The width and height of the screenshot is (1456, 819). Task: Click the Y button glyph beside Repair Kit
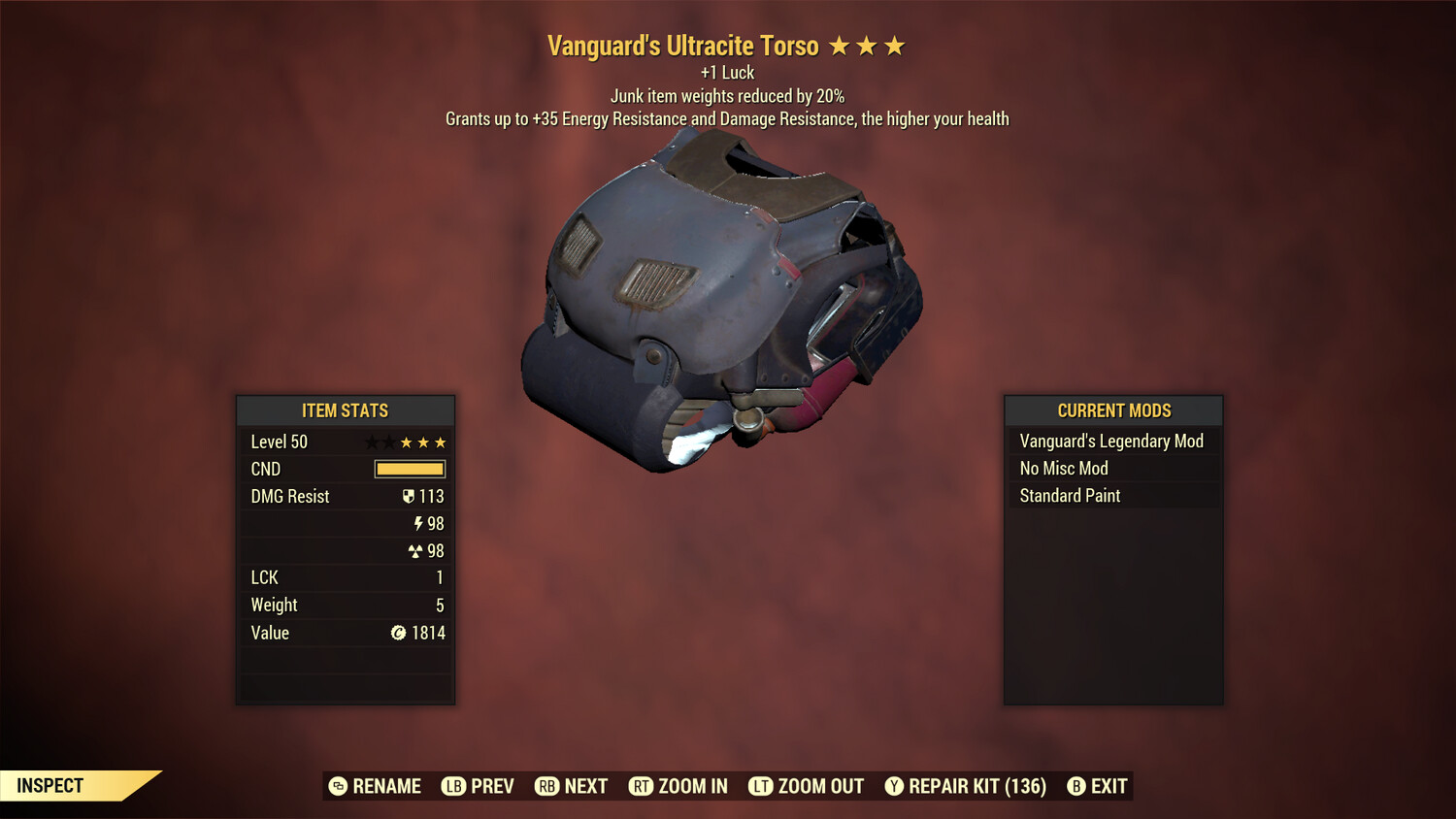895,786
